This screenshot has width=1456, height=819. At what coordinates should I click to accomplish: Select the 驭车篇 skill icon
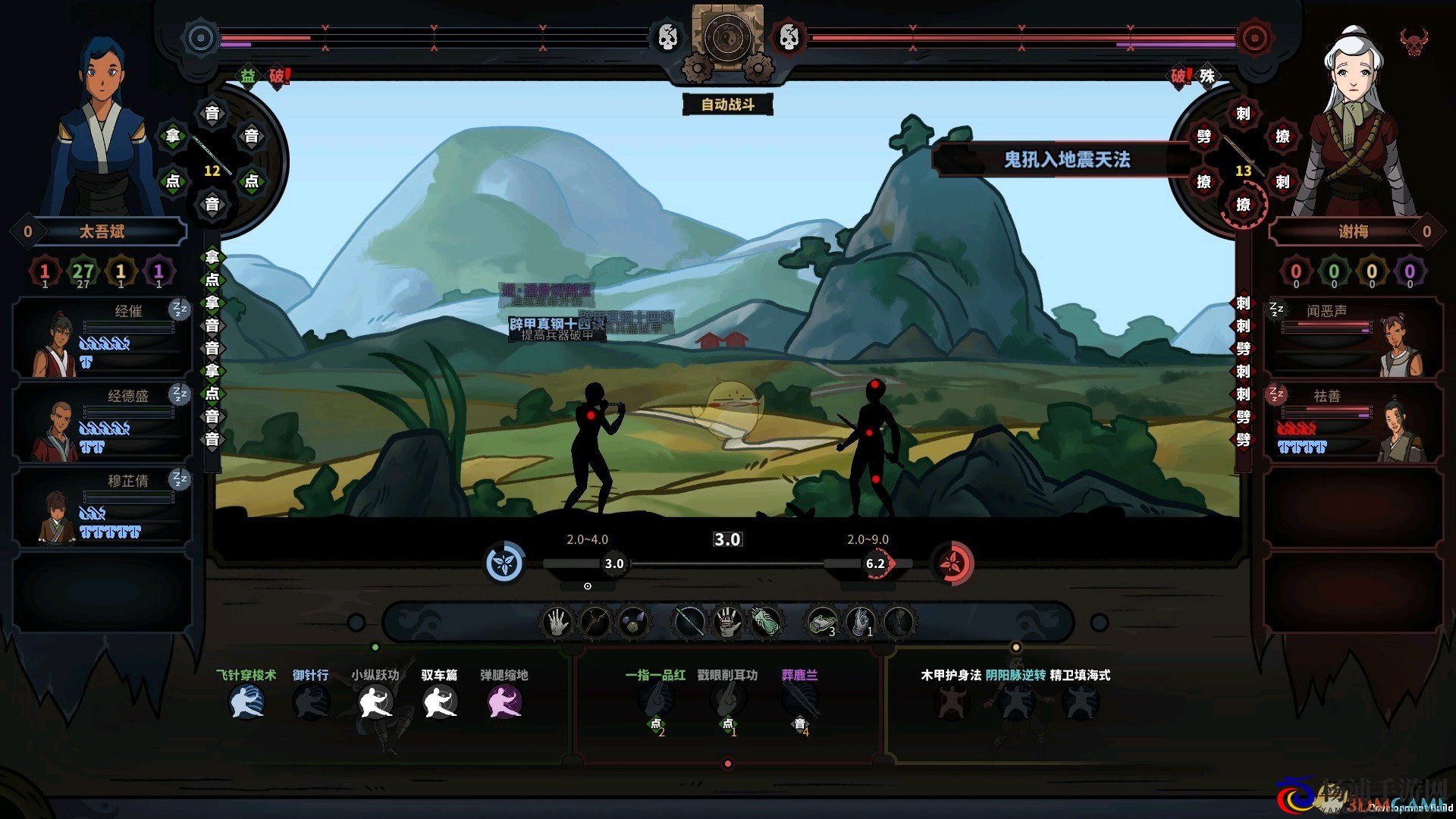click(x=439, y=702)
